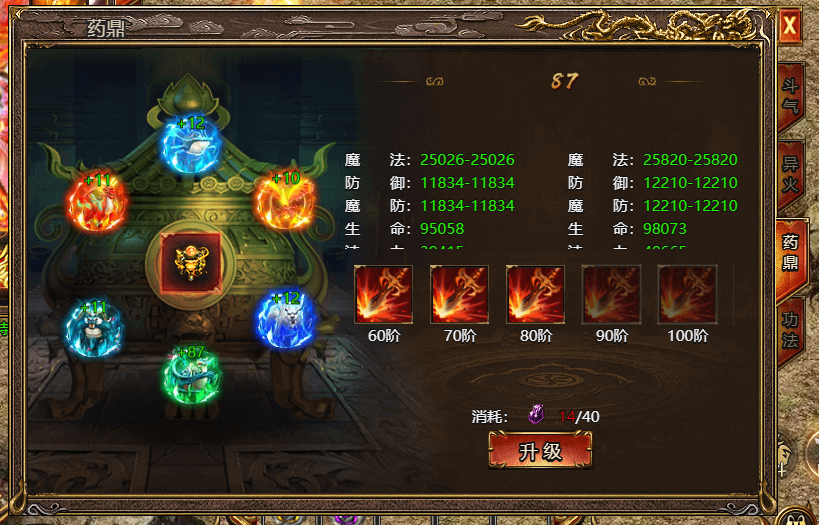Pick the 100阶 skill icon
819x525 pixels.
click(688, 294)
